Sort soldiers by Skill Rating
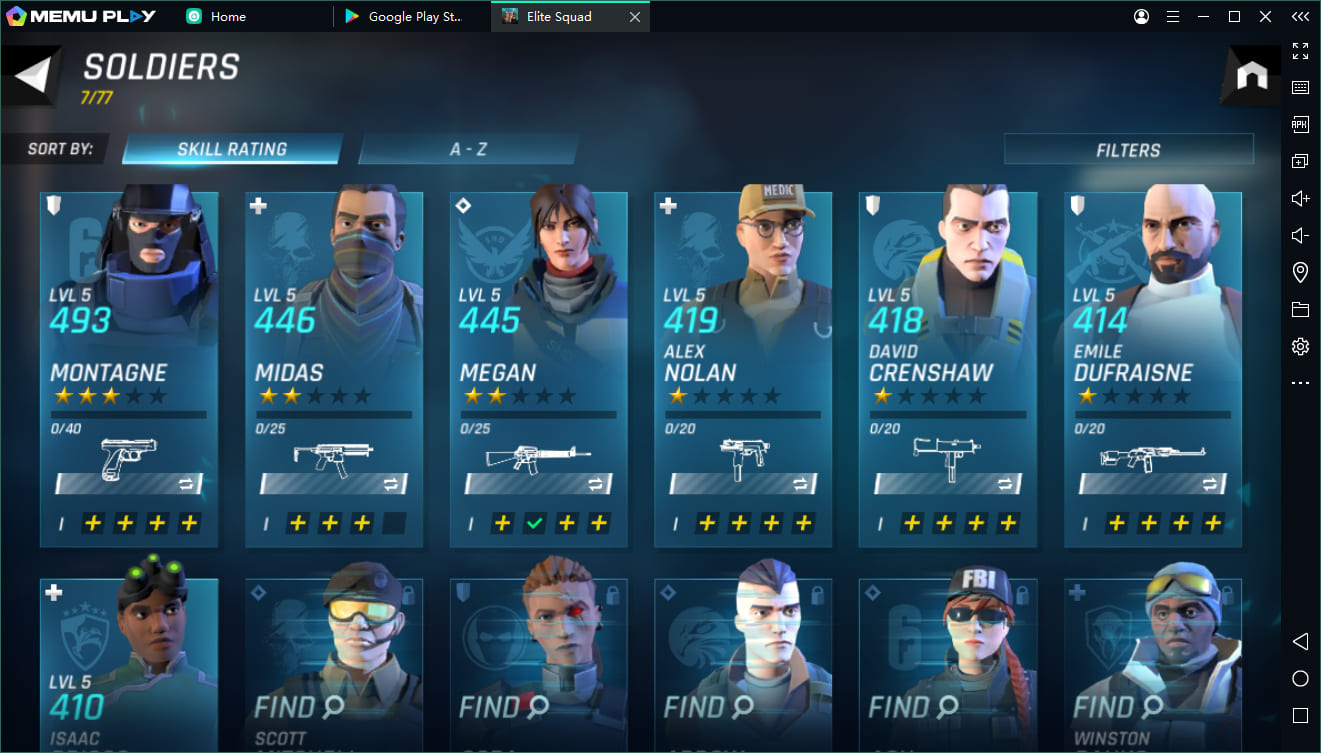 click(x=232, y=149)
